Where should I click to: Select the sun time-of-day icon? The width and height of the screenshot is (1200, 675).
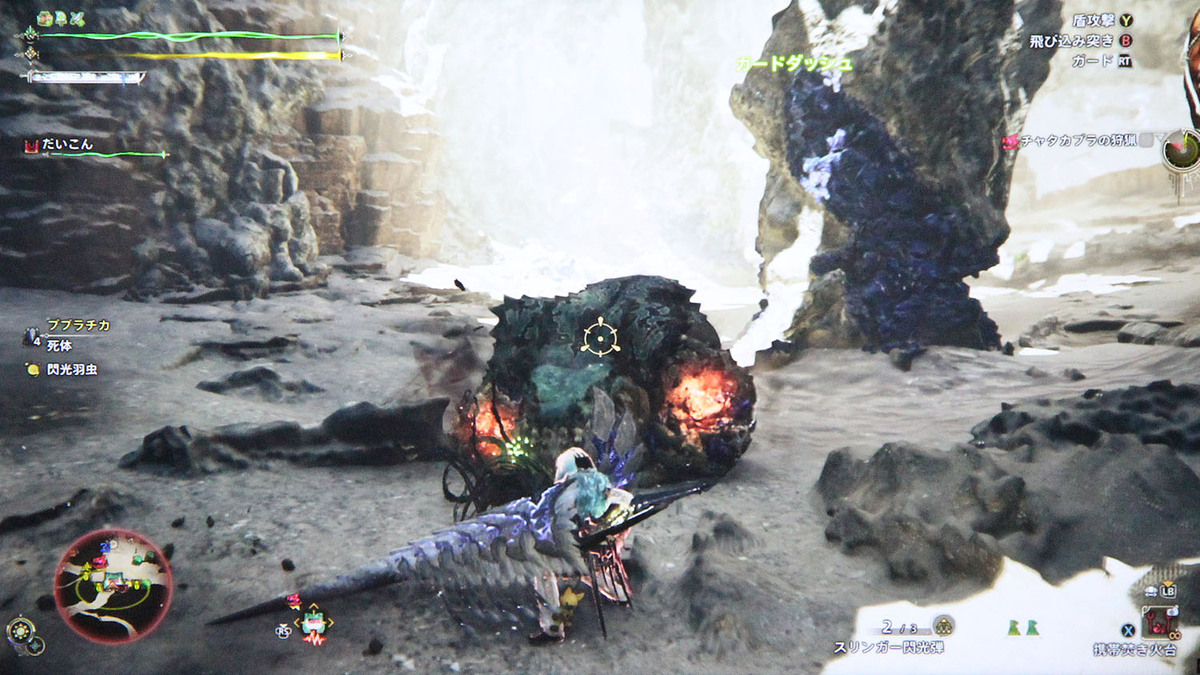pos(20,631)
